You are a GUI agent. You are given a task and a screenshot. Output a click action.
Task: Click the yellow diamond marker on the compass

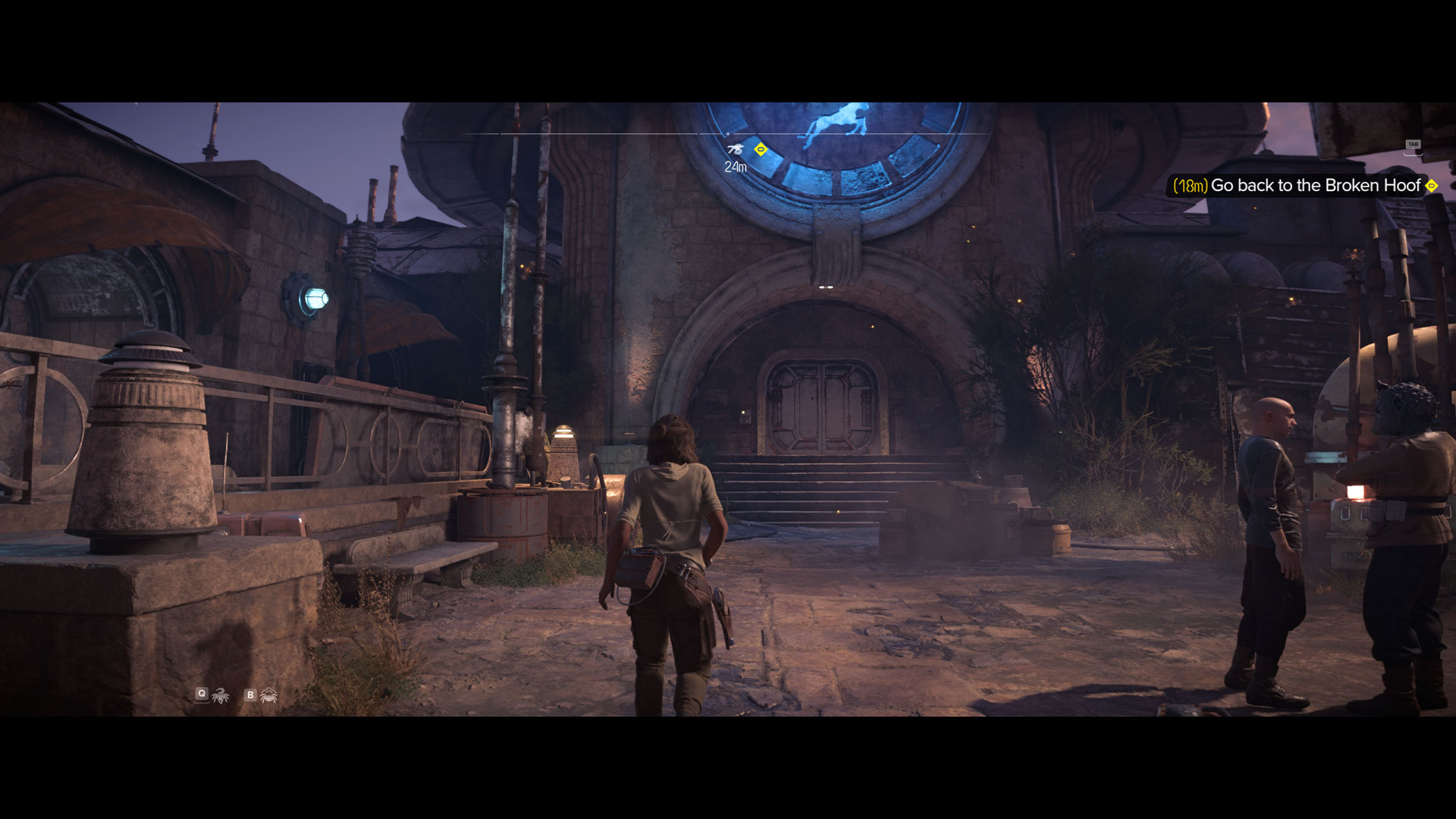761,149
